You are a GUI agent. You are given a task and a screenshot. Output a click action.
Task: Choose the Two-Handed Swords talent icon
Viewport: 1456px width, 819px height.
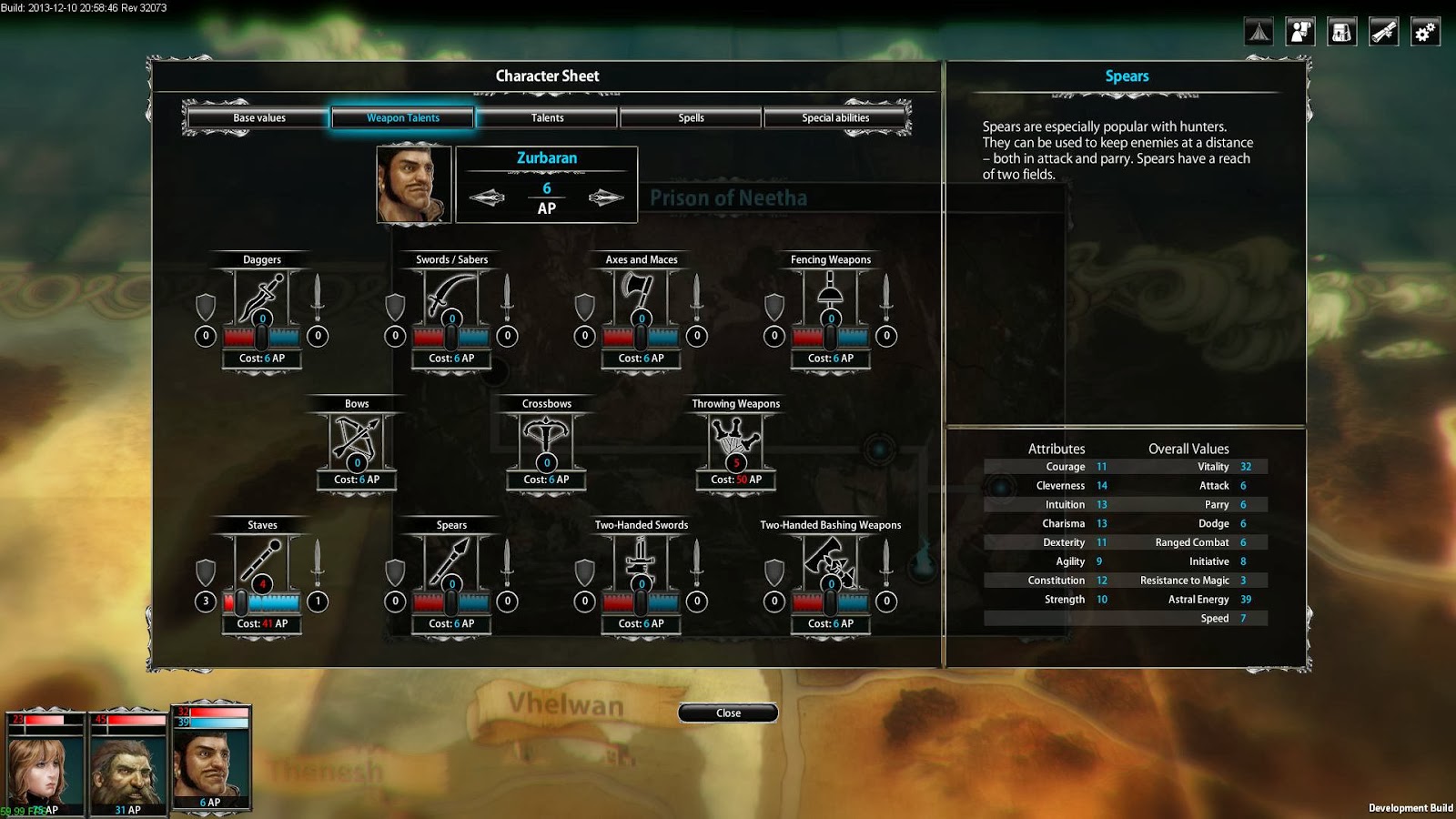pyautogui.click(x=642, y=562)
